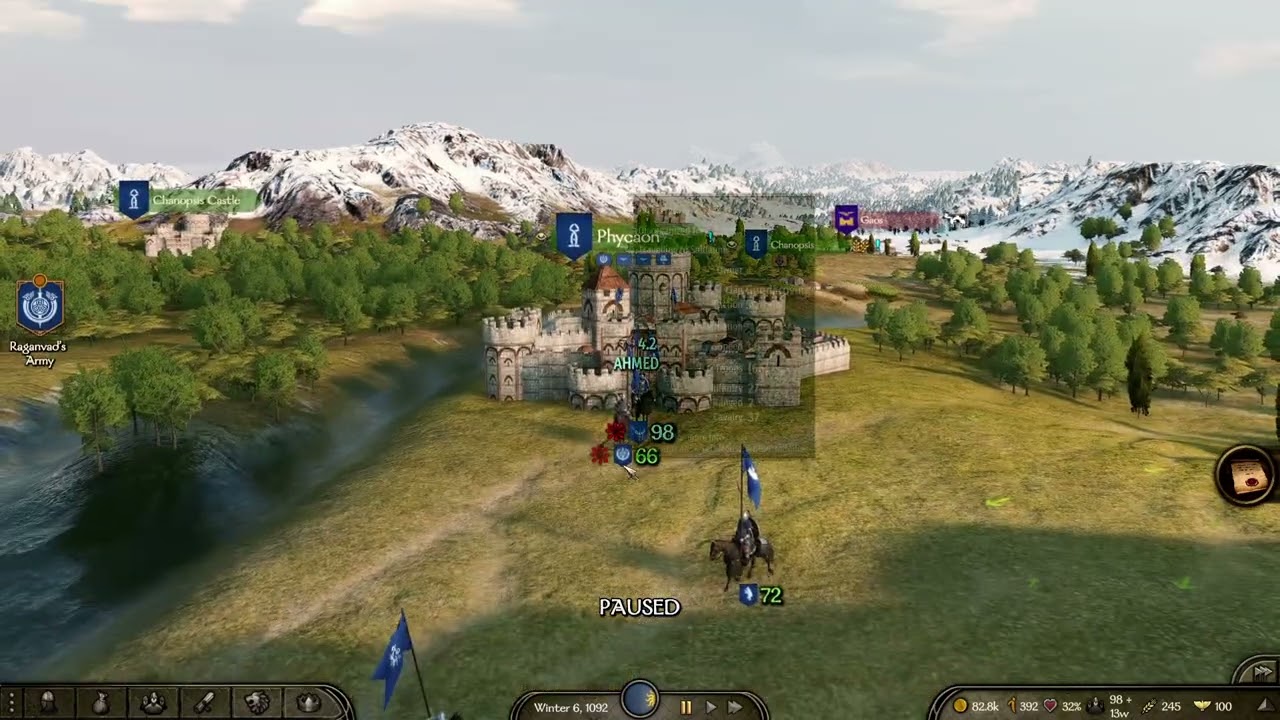Open the quests scroll icon
The image size is (1280, 720).
tap(205, 703)
